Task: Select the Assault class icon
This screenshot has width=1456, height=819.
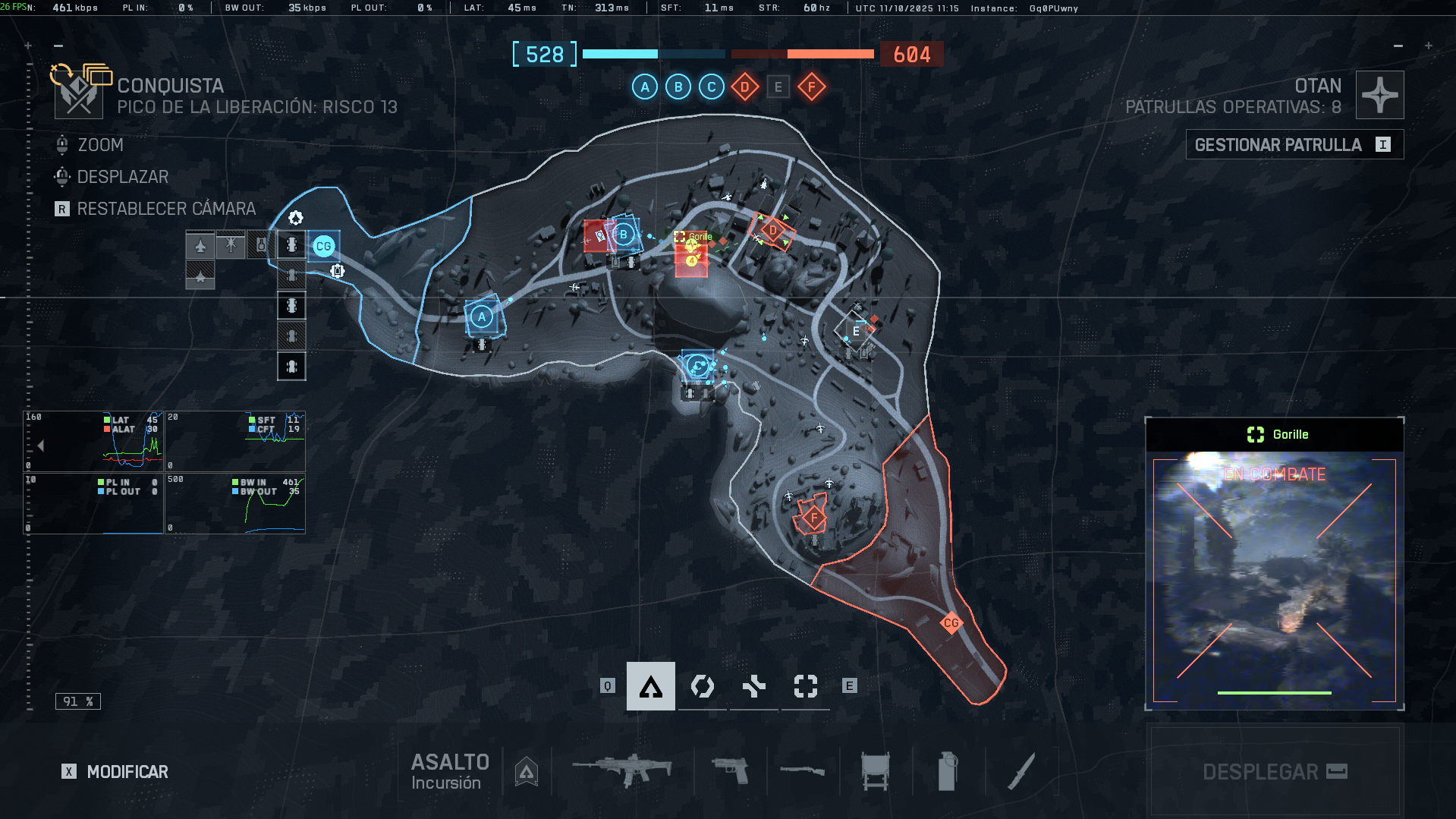Action: (x=650, y=686)
